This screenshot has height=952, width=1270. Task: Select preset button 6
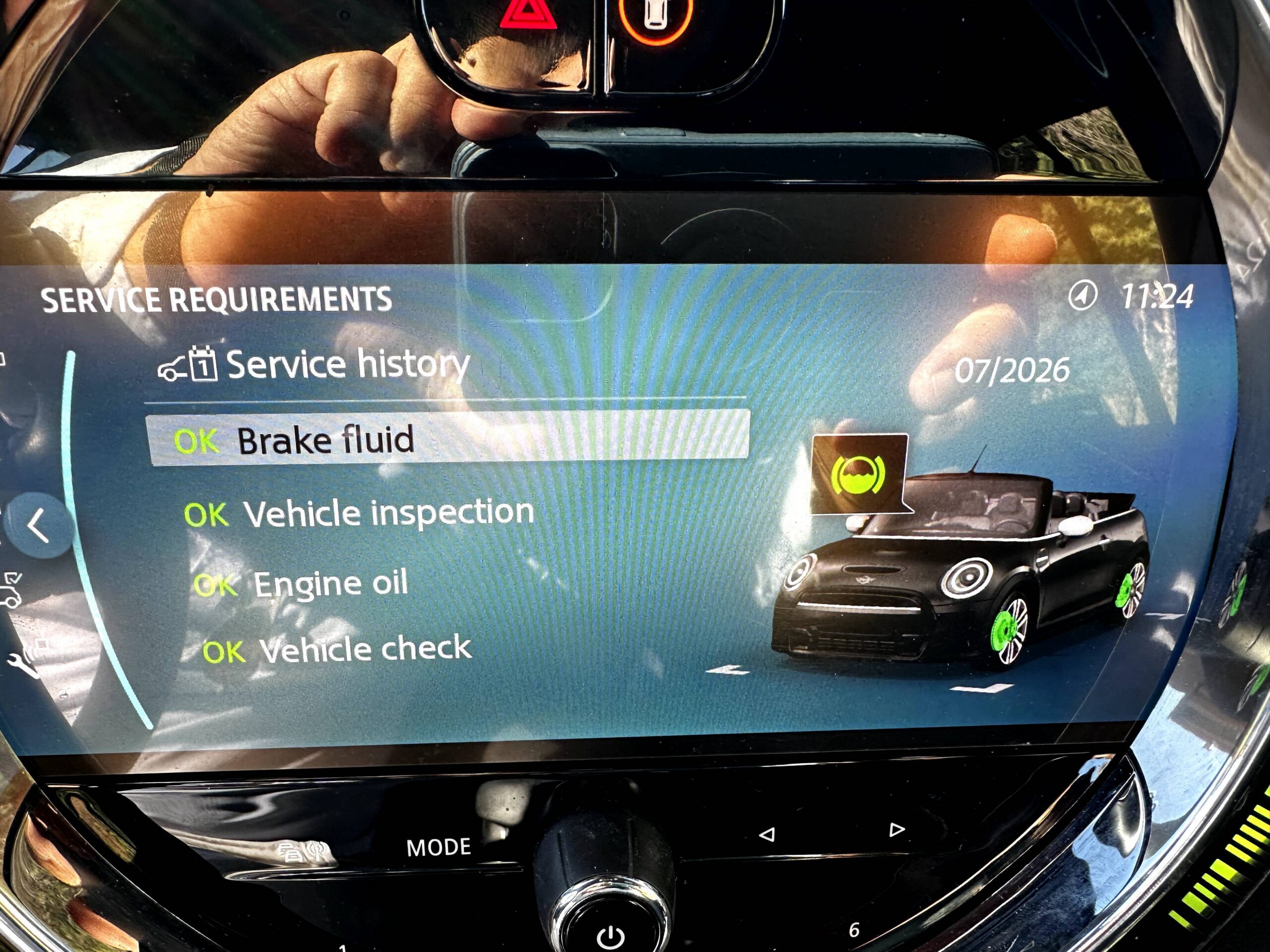coord(854,930)
